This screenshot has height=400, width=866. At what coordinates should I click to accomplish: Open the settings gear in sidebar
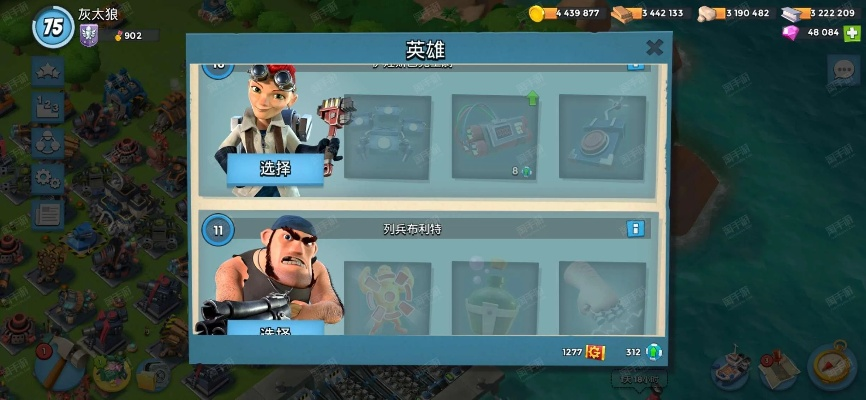click(x=47, y=178)
